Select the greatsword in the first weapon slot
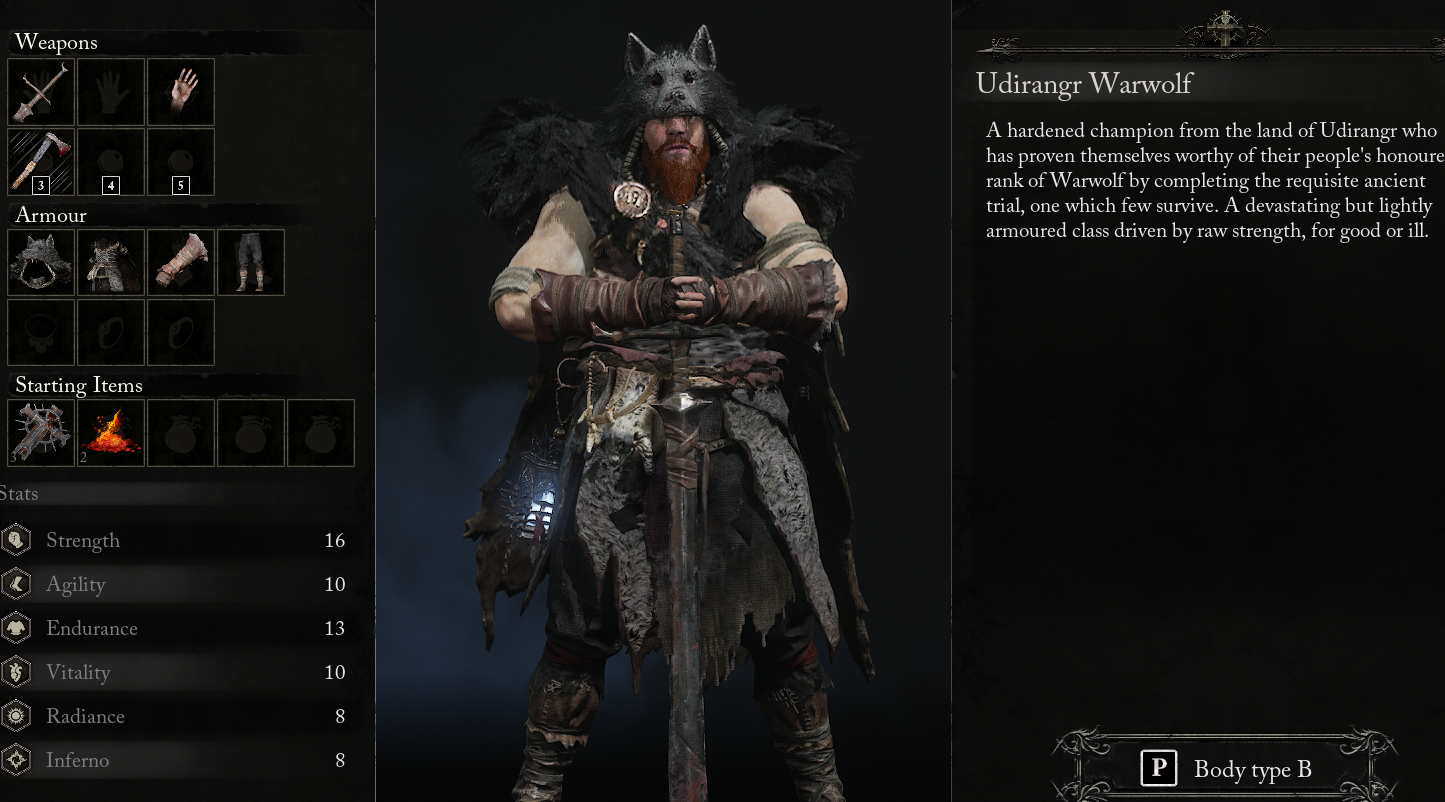1445x802 pixels. pyautogui.click(x=40, y=91)
